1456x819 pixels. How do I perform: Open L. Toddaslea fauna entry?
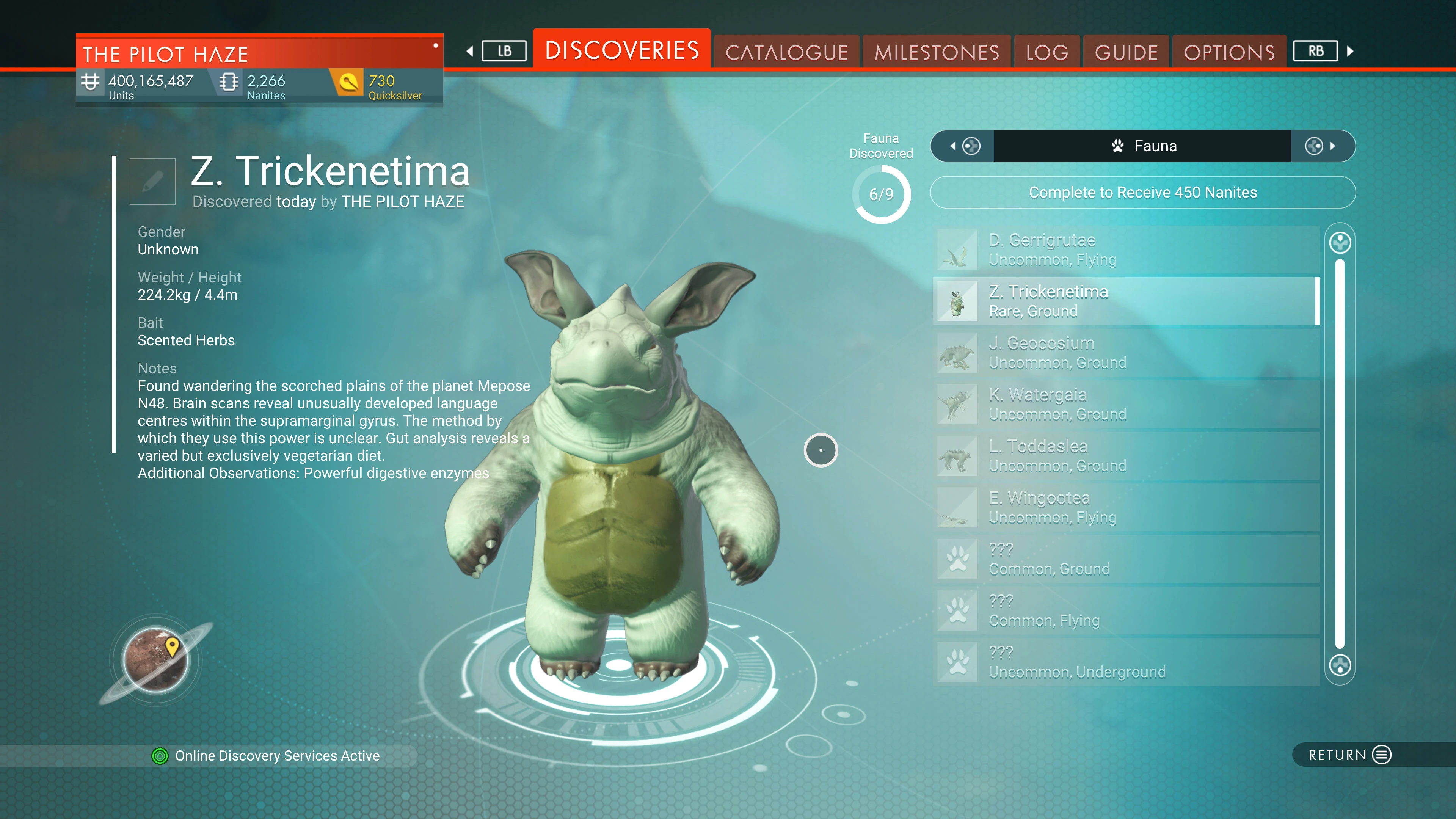coord(1127,455)
